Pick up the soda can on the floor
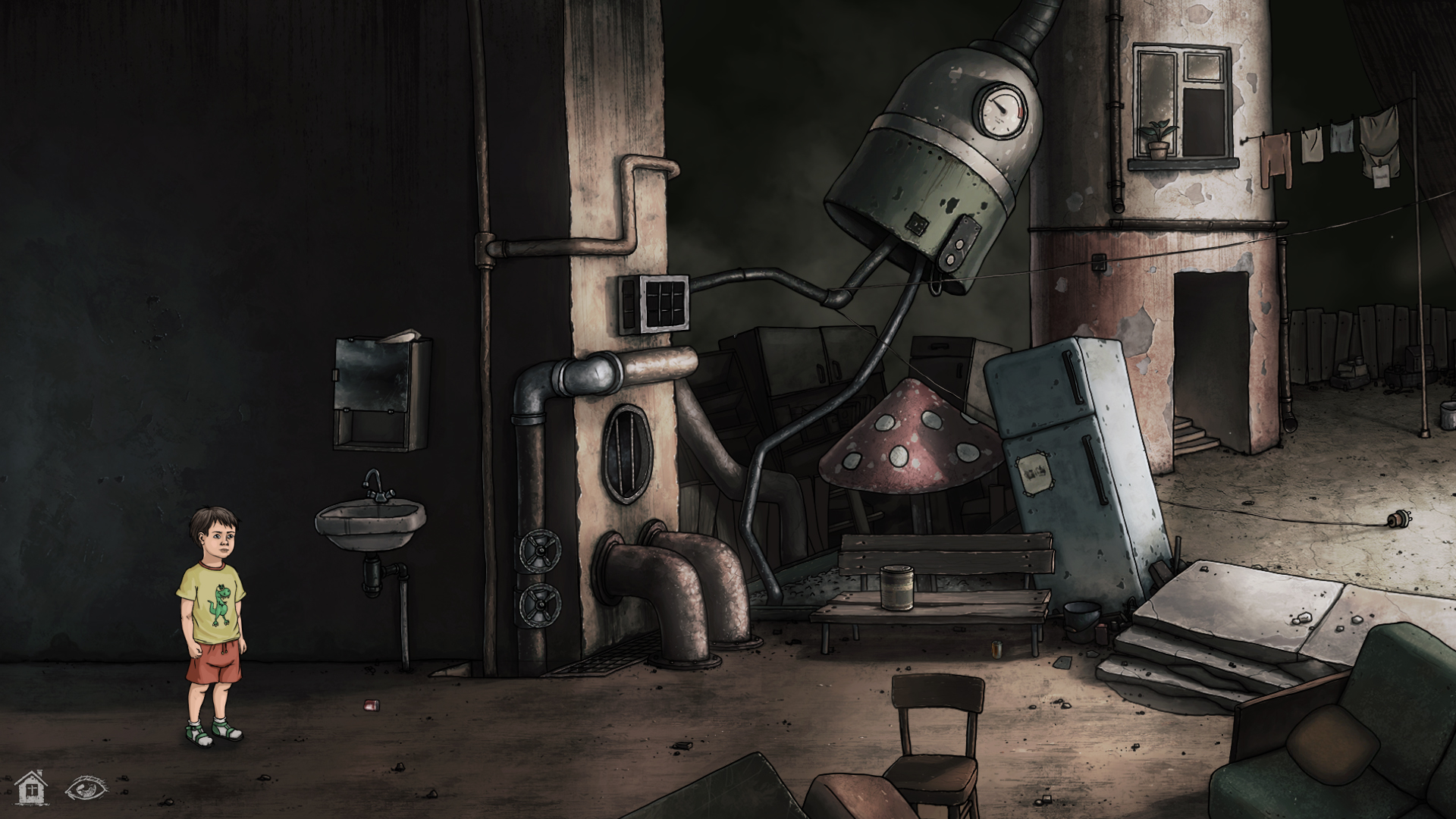This screenshot has width=1456, height=819. tap(370, 704)
